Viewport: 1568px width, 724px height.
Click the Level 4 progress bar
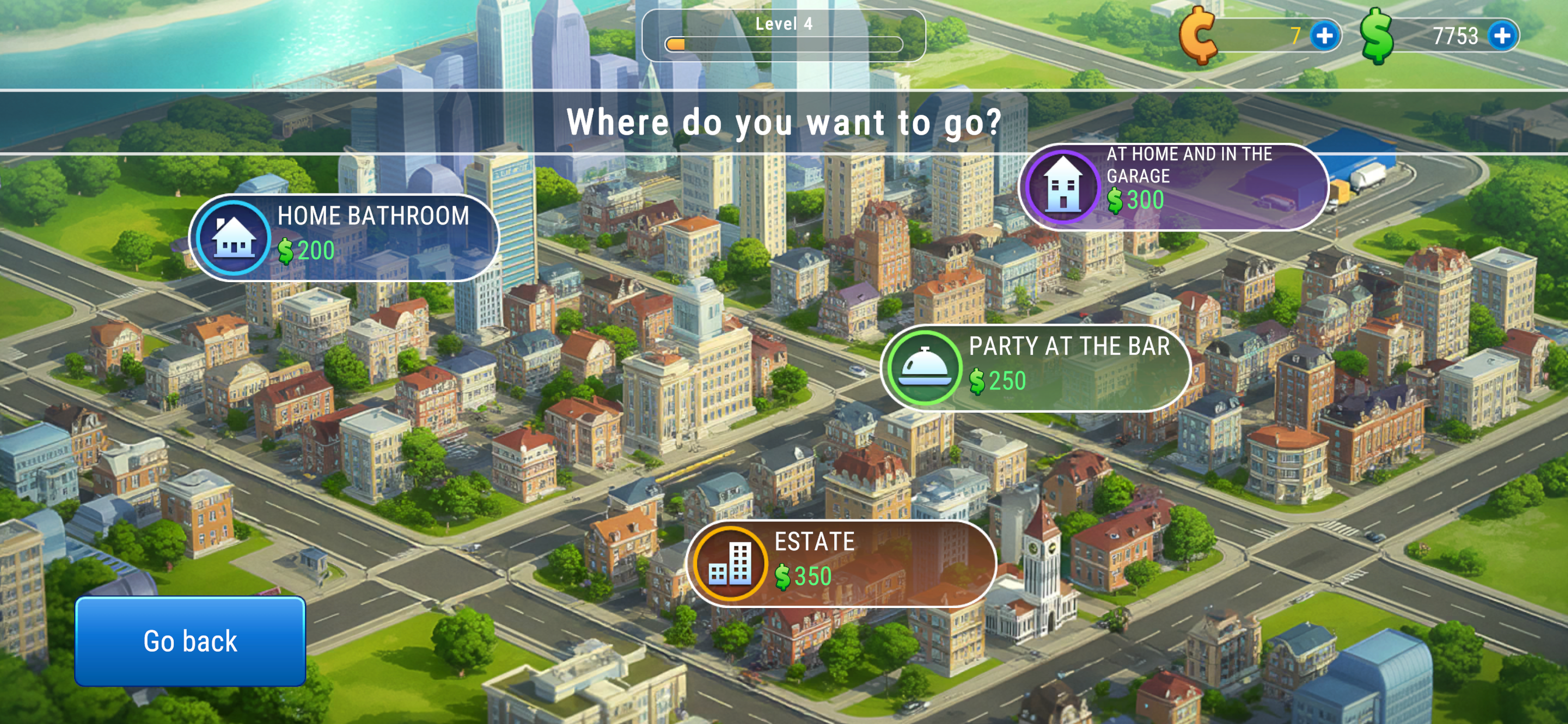click(x=783, y=42)
